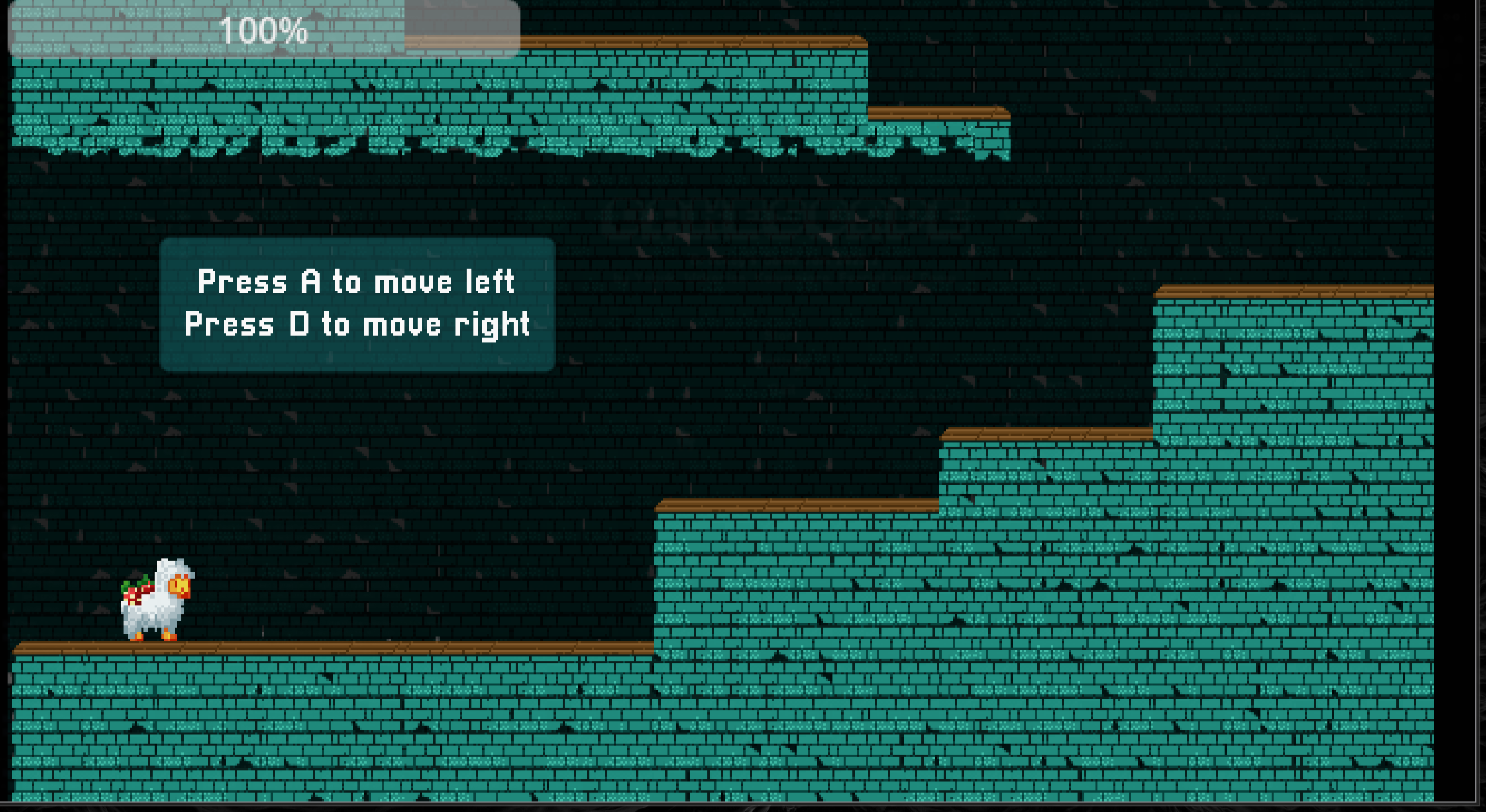Click the llama's eye
This screenshot has width=1486, height=812.
[177, 584]
